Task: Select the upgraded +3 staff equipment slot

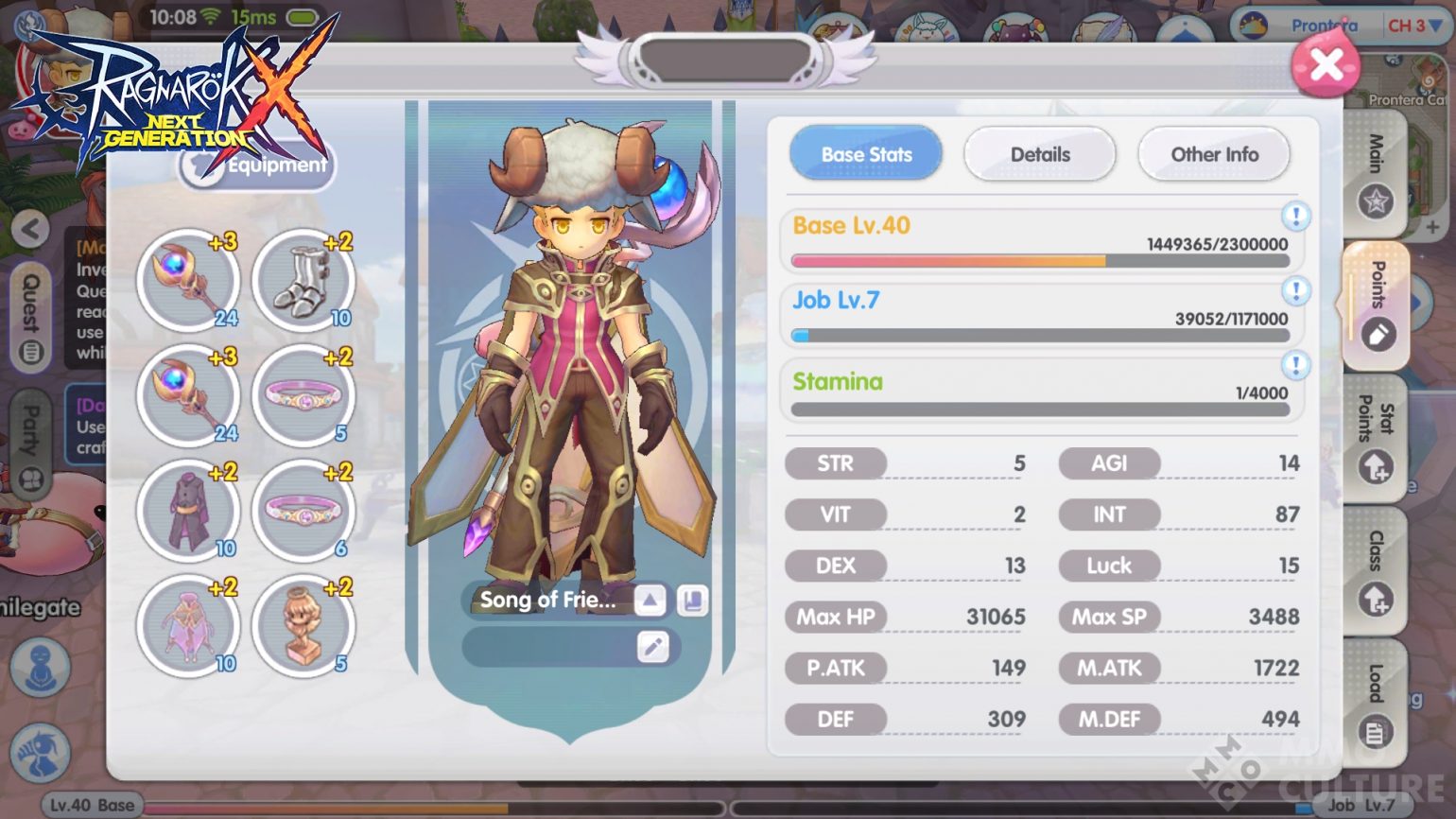Action: 188,279
